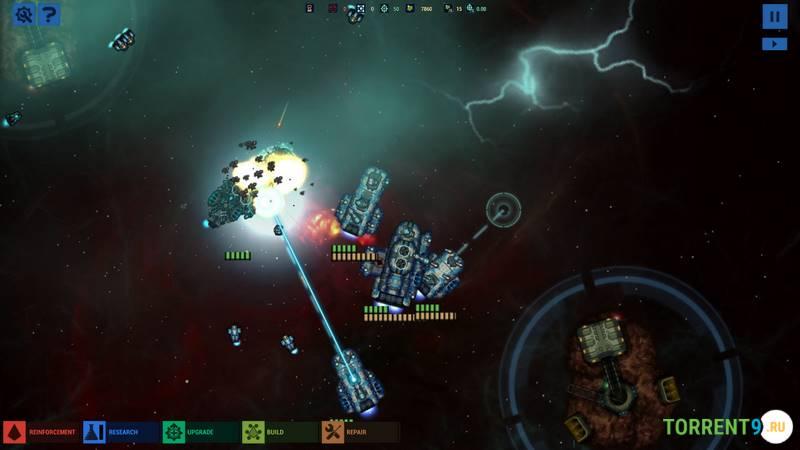Show help with the question mark button
Image resolution: width=800 pixels, height=450 pixels.
click(47, 14)
